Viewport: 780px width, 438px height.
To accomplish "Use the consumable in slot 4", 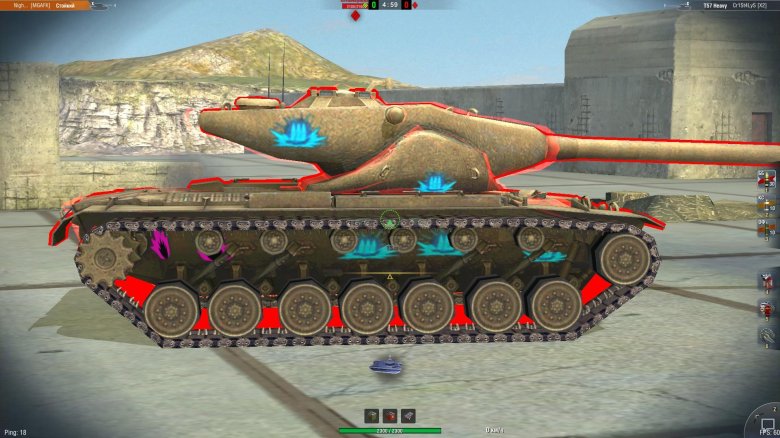I will (768, 282).
